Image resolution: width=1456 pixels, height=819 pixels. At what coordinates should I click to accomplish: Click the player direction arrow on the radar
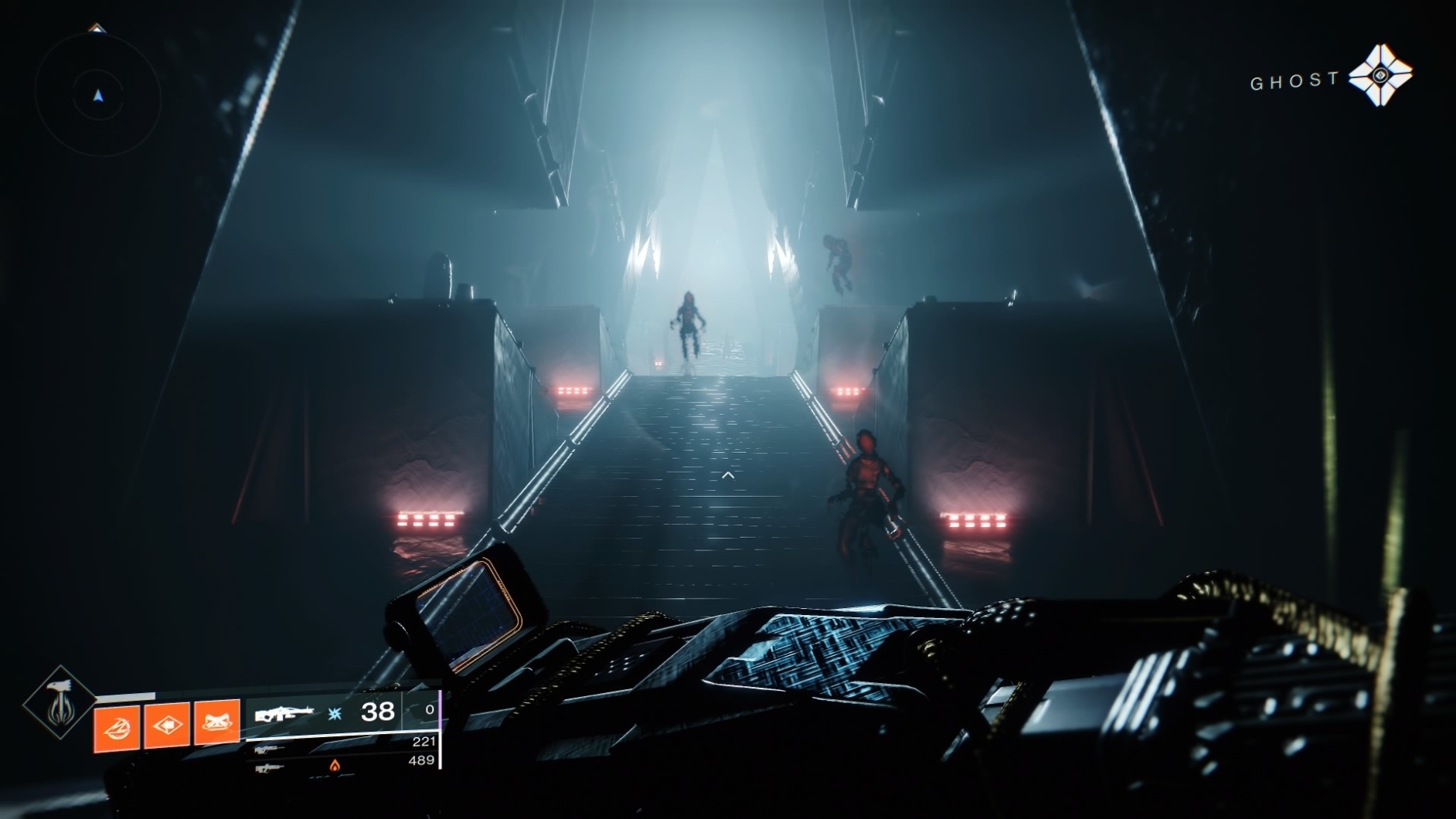(x=98, y=97)
